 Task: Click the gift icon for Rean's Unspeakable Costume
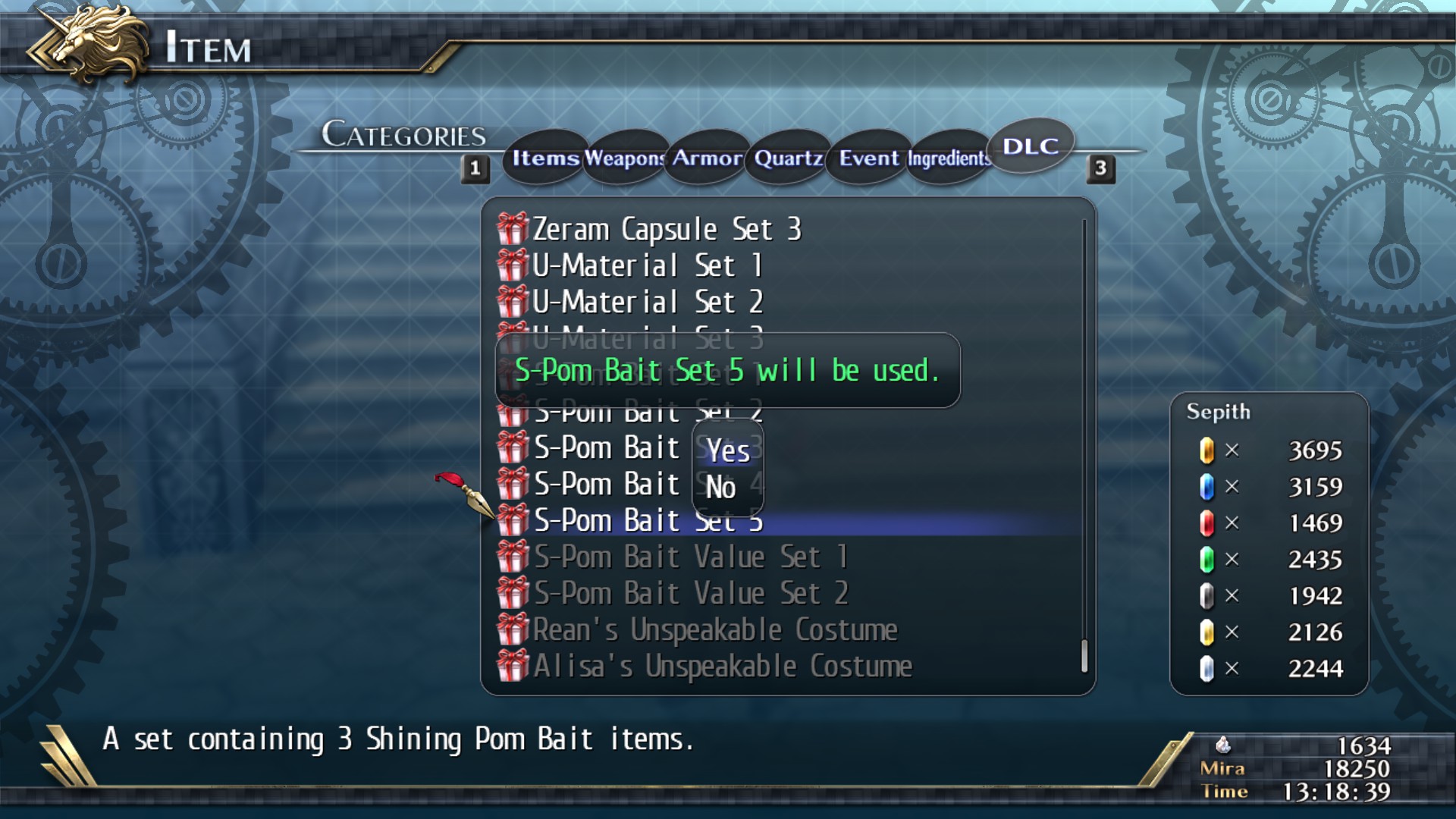click(512, 629)
